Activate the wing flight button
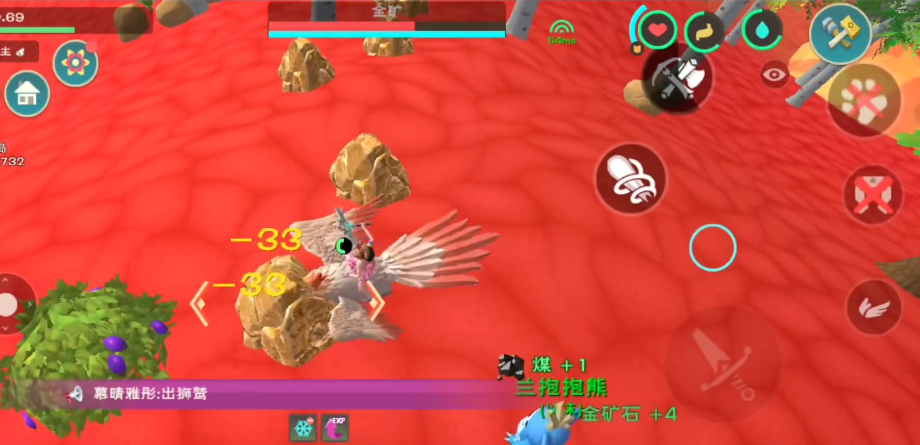This screenshot has width=920, height=445. [x=873, y=307]
